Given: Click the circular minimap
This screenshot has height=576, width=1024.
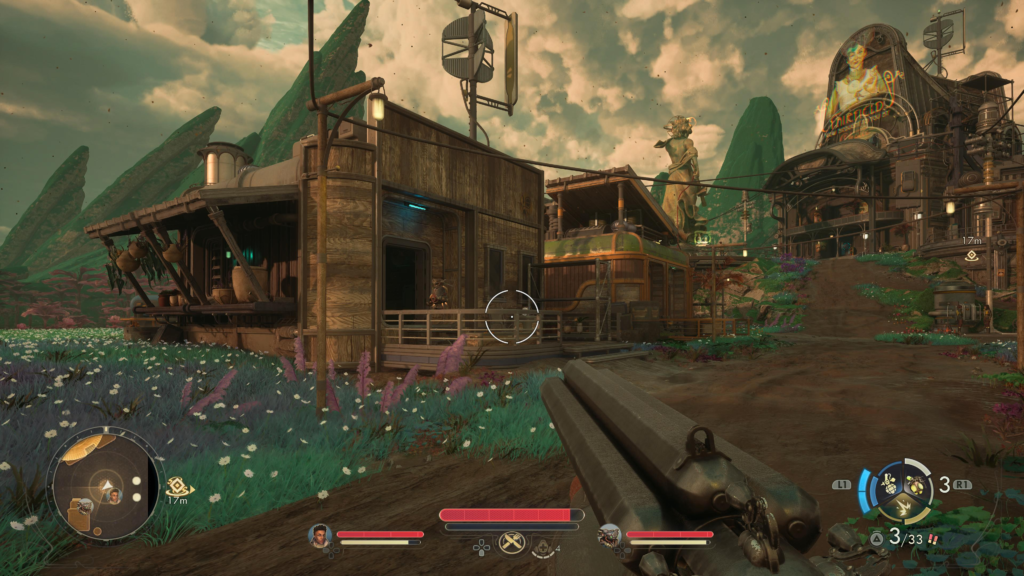Looking at the screenshot, I should (x=103, y=485).
